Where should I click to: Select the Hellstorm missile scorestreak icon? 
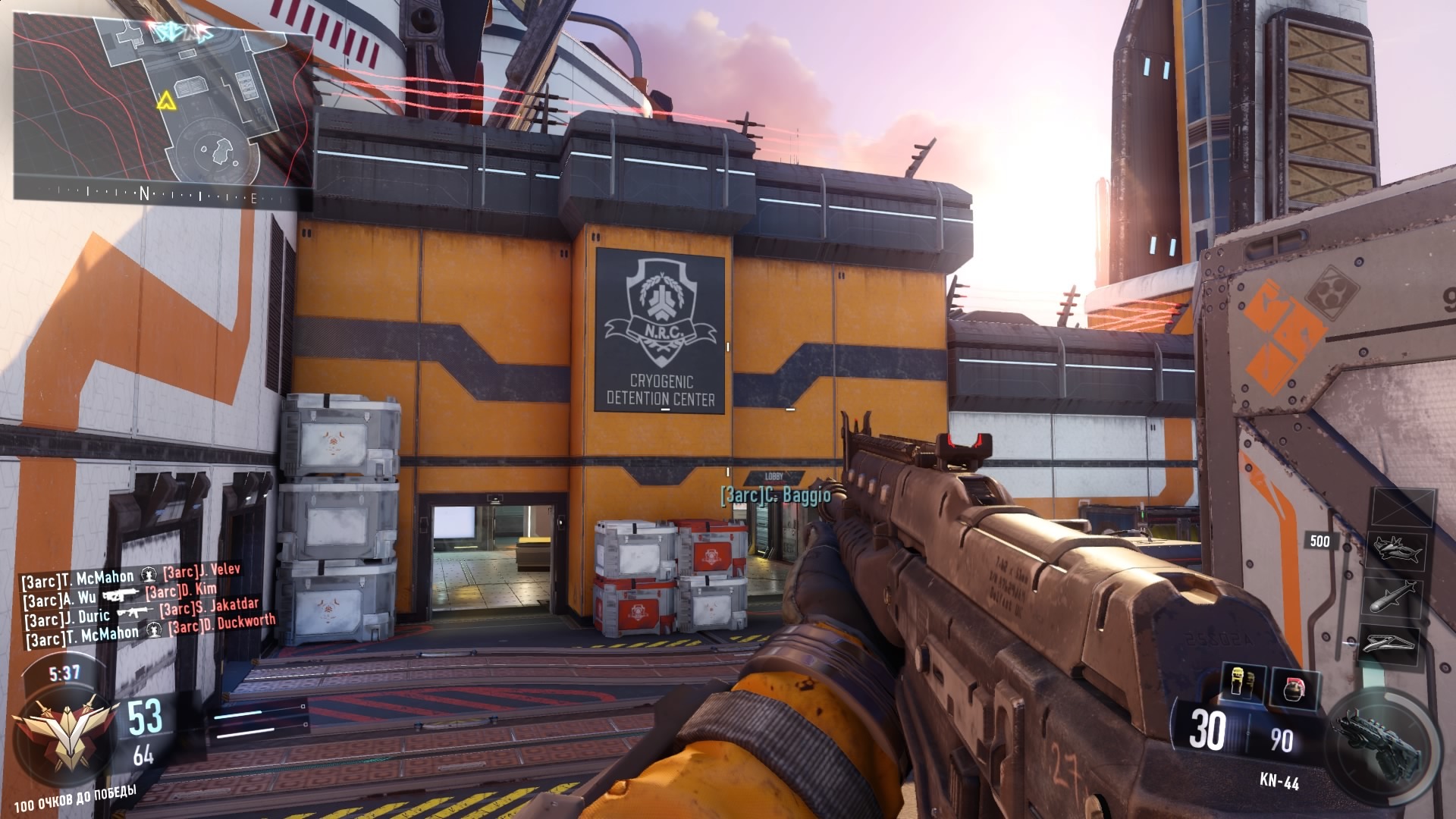1395,595
